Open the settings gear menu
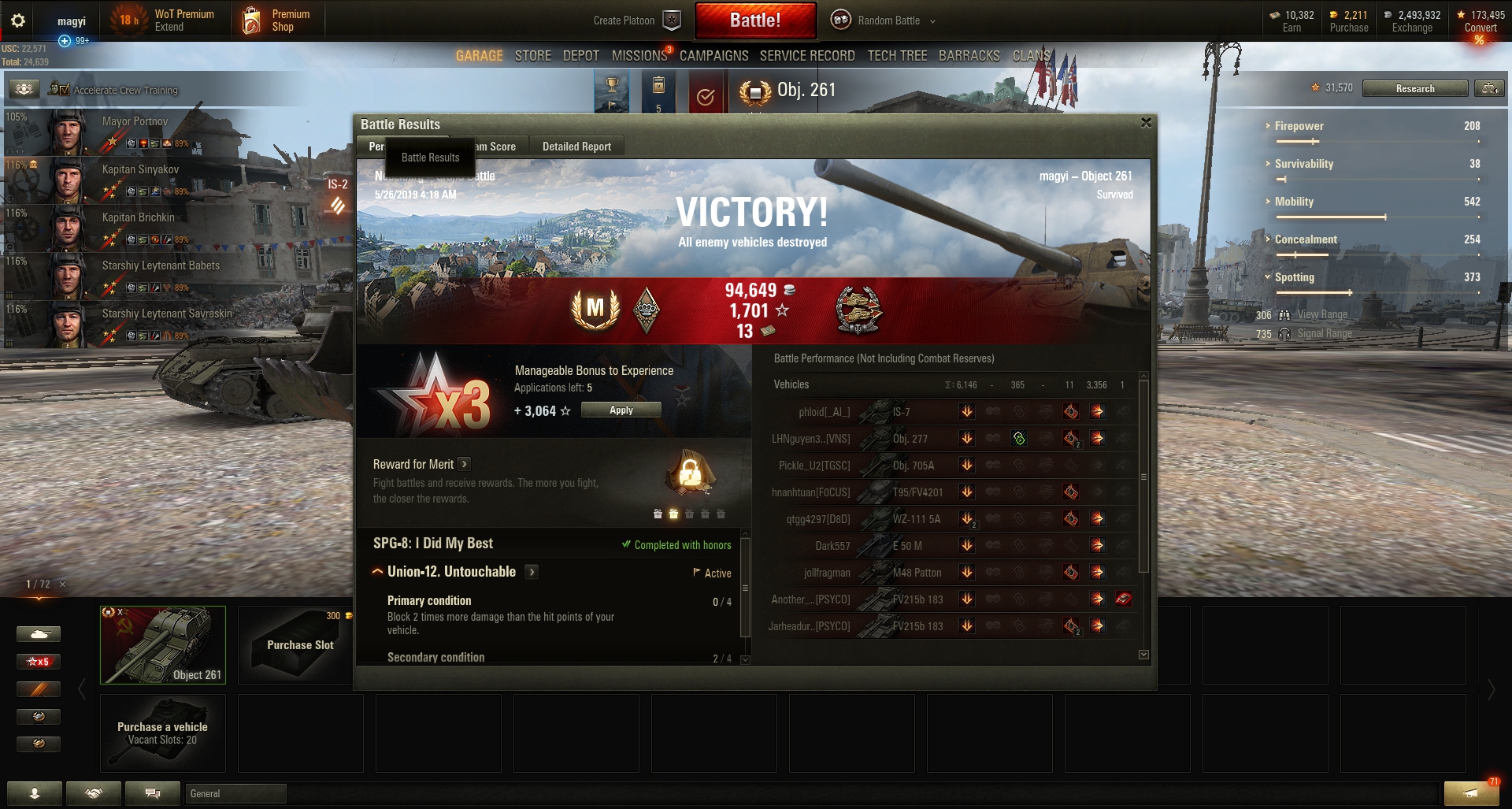 tap(18, 20)
